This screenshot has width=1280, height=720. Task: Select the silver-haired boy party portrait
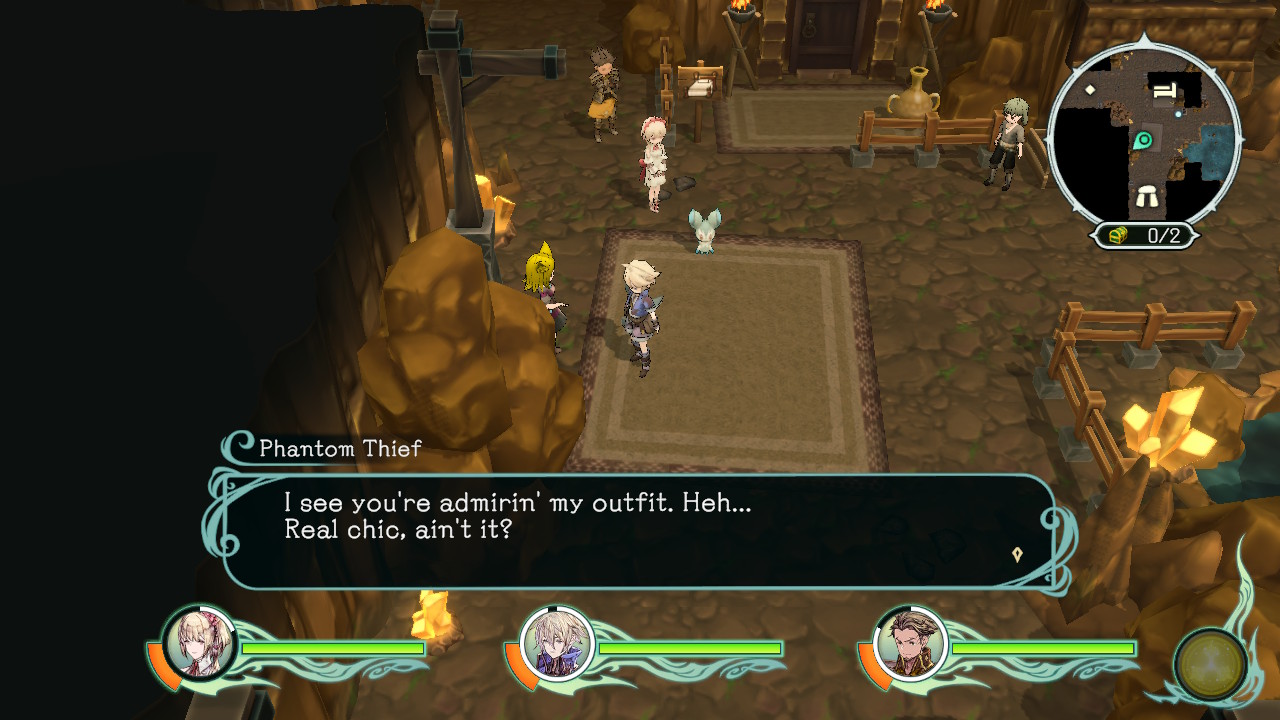coord(556,643)
